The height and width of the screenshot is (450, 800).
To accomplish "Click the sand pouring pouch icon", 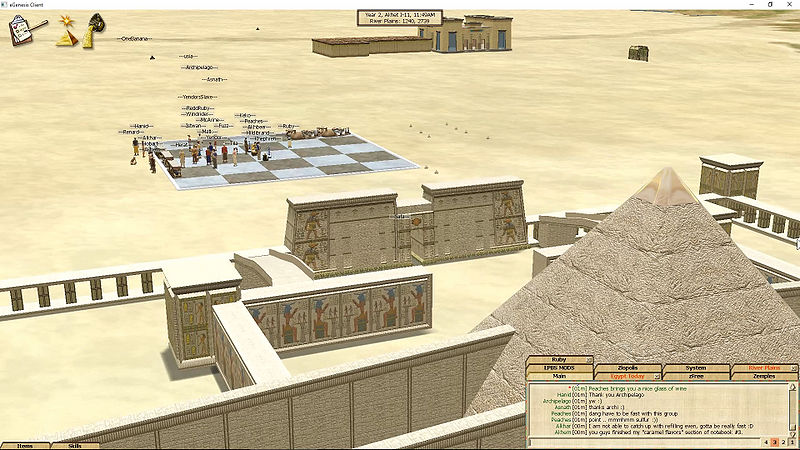I will tap(97, 28).
